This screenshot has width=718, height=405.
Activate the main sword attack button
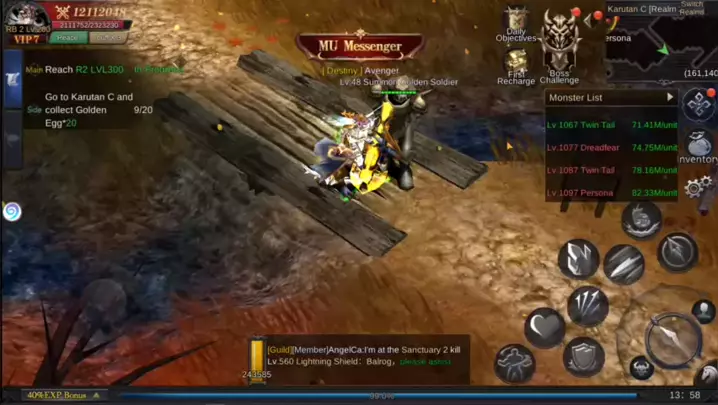tap(672, 340)
